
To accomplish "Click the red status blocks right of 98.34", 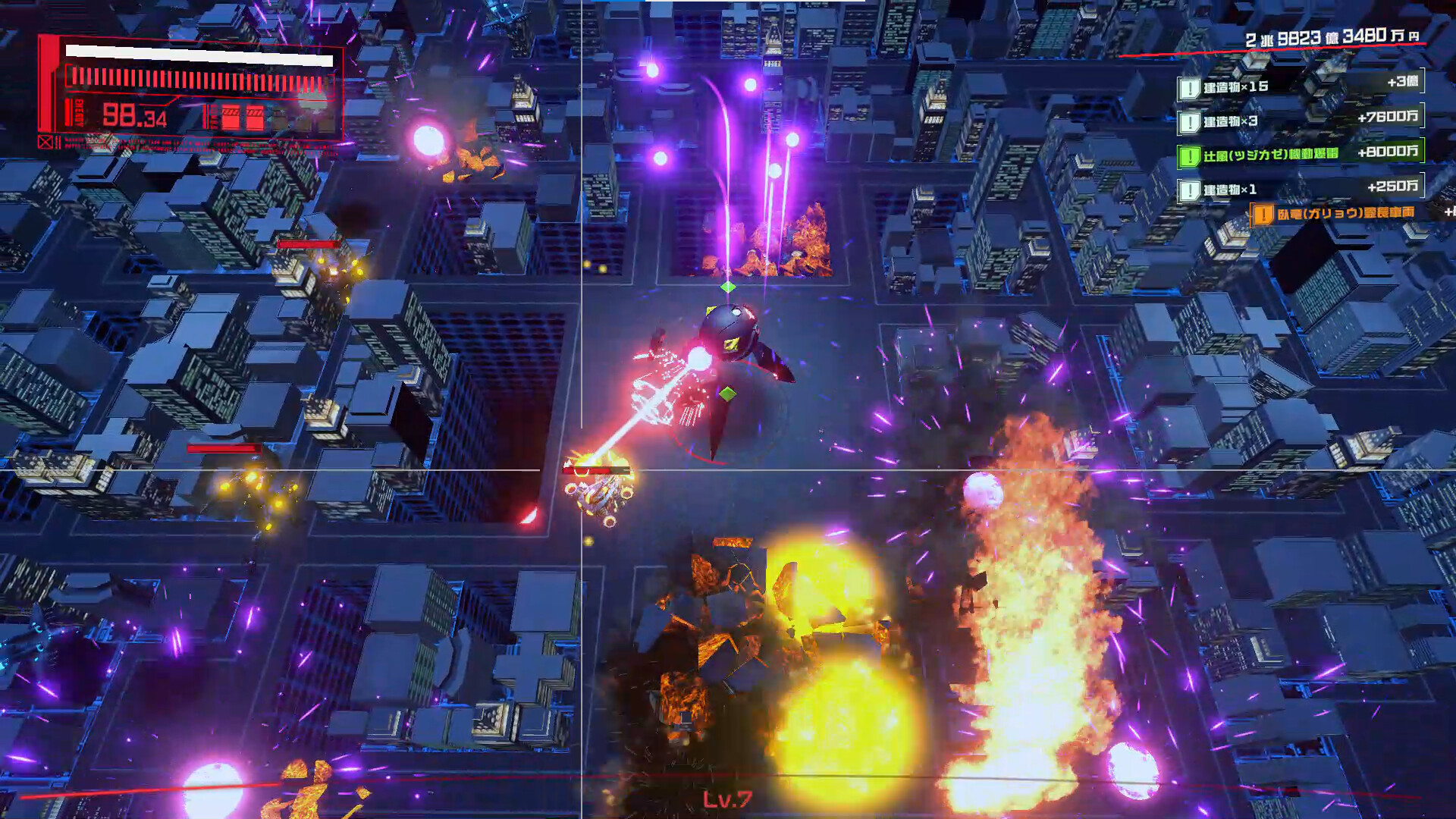I will 243,118.
